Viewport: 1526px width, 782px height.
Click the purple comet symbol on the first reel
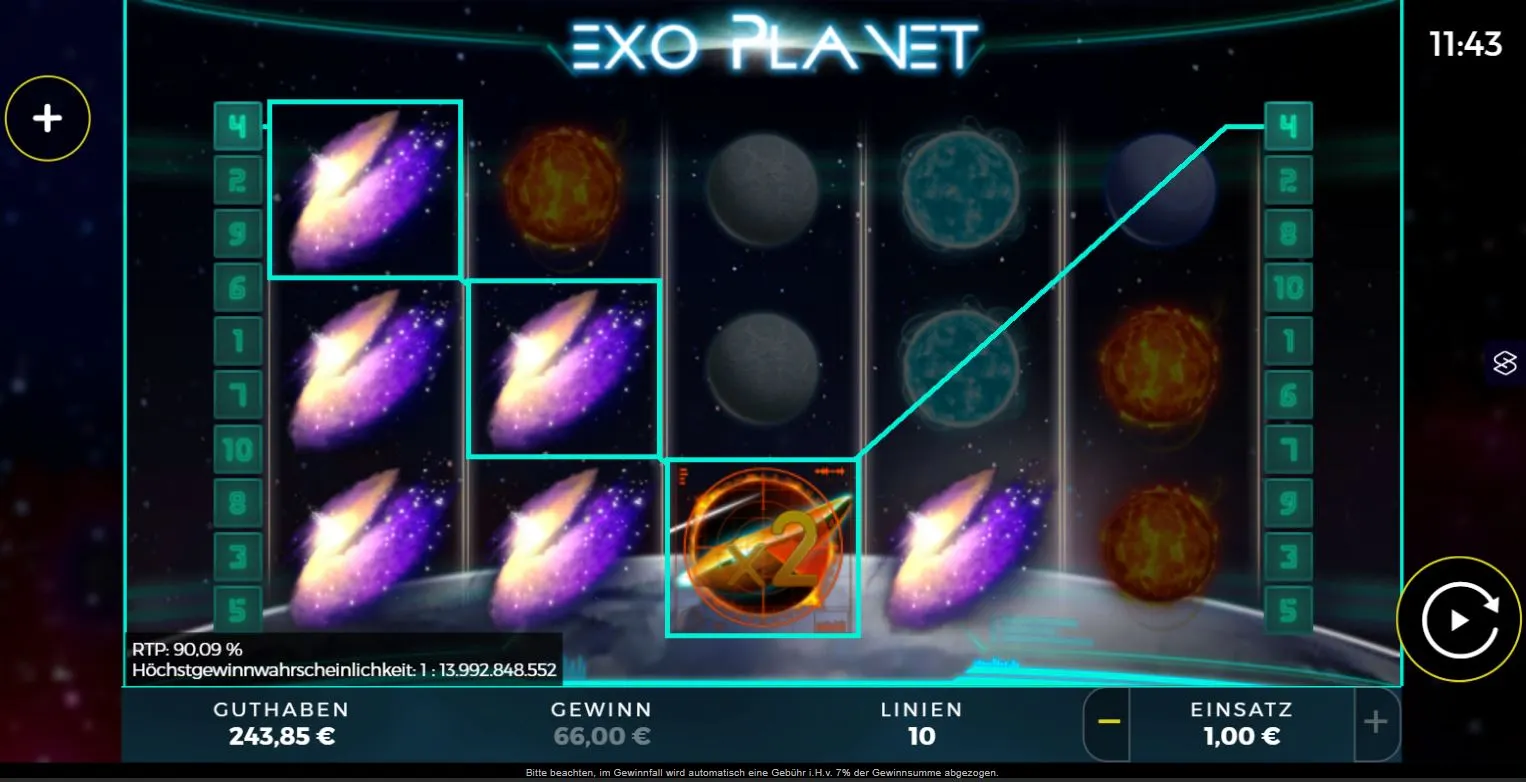tap(365, 190)
